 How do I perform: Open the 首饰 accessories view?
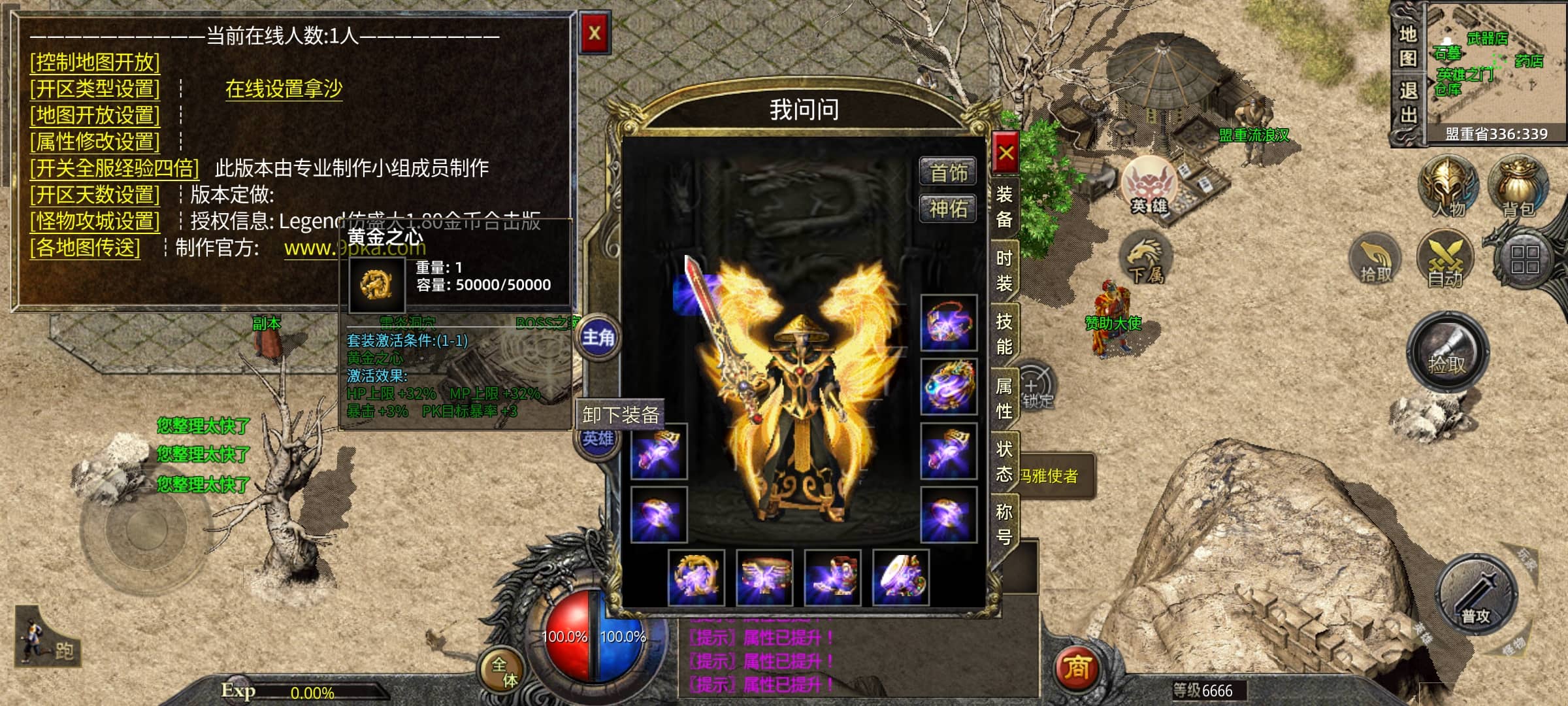[x=948, y=173]
